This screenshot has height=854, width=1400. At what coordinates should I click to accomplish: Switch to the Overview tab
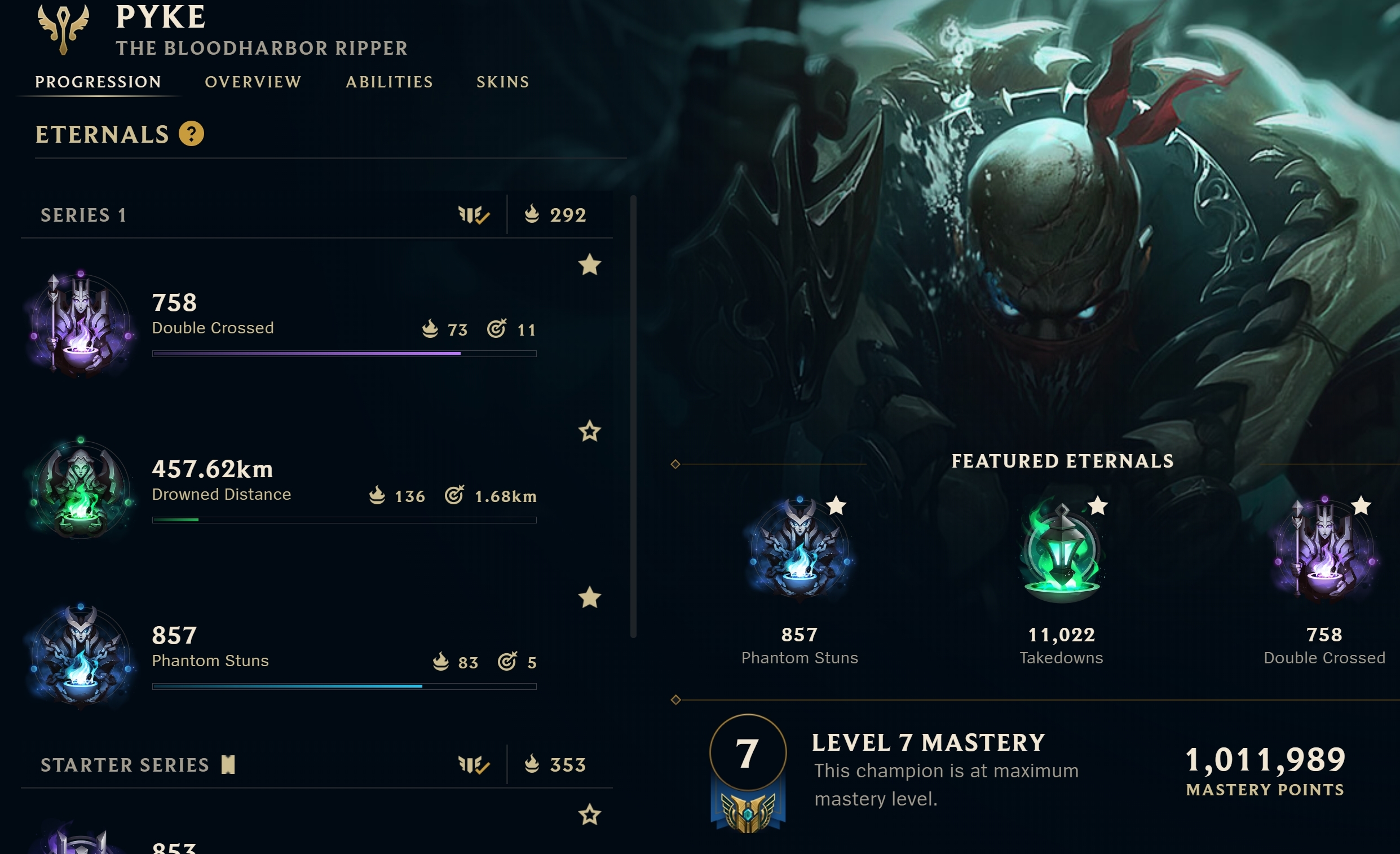pyautogui.click(x=253, y=82)
